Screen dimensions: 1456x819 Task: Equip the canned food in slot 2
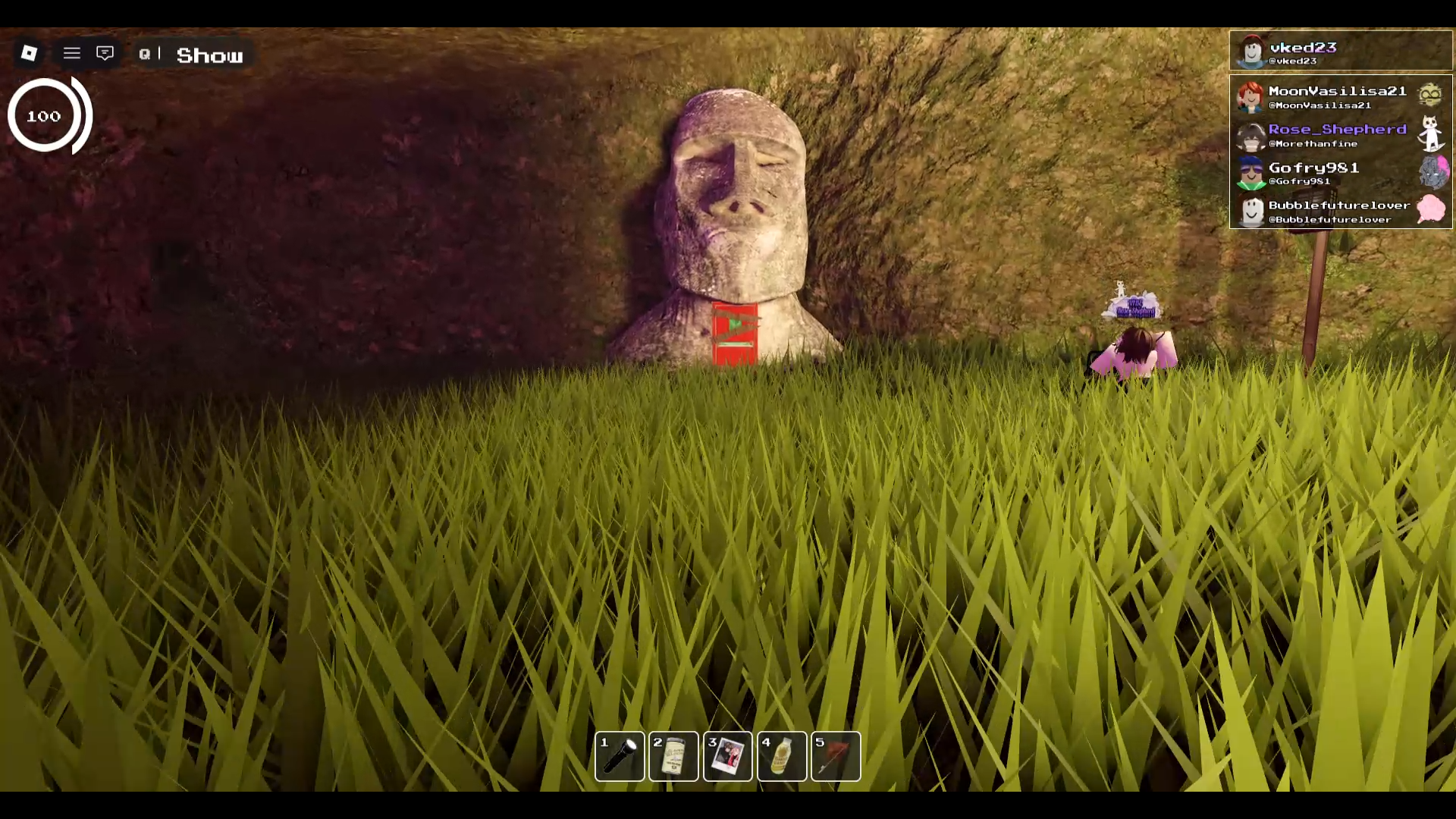pyautogui.click(x=673, y=756)
